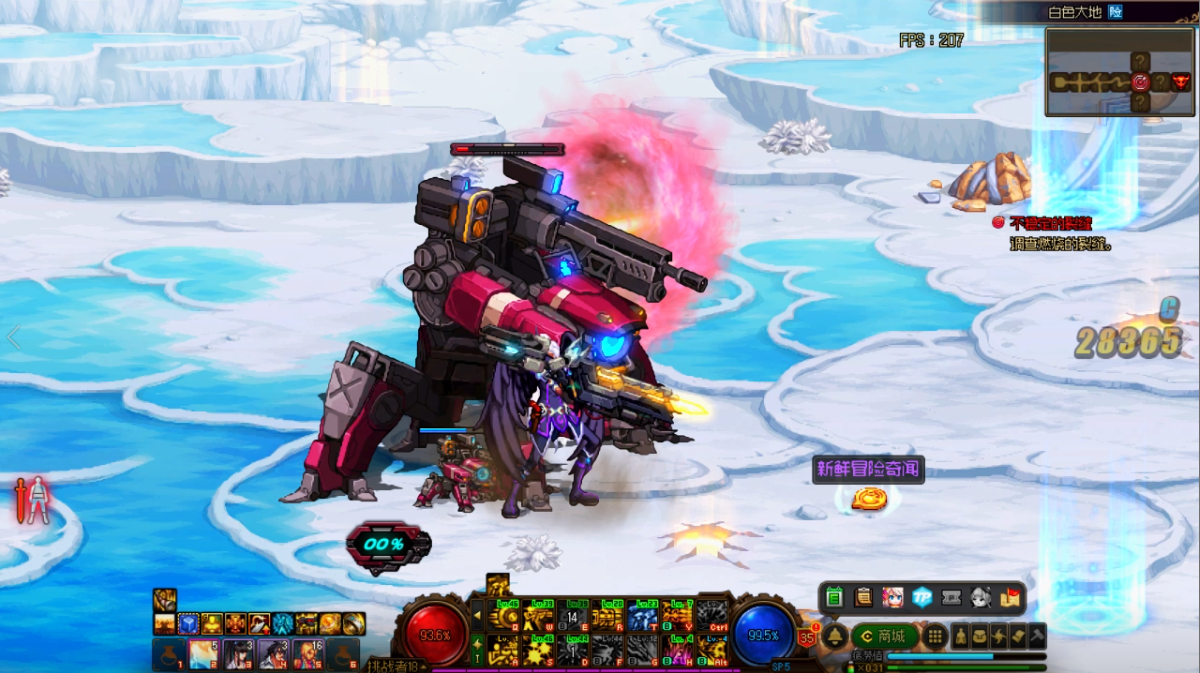Open the 商城 shop button
Image resolution: width=1200 pixels, height=673 pixels.
click(884, 636)
